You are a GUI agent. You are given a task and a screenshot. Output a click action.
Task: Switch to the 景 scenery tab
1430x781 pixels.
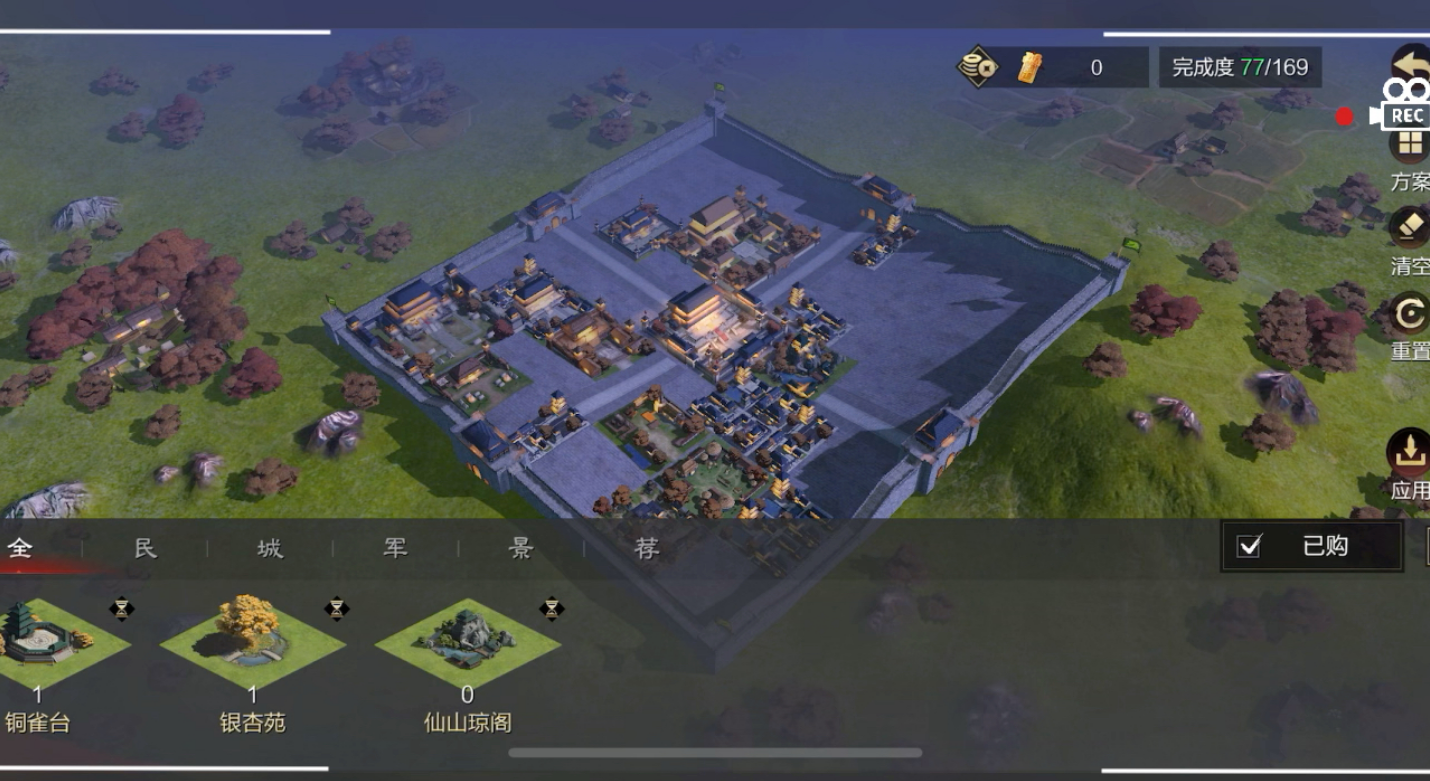521,548
